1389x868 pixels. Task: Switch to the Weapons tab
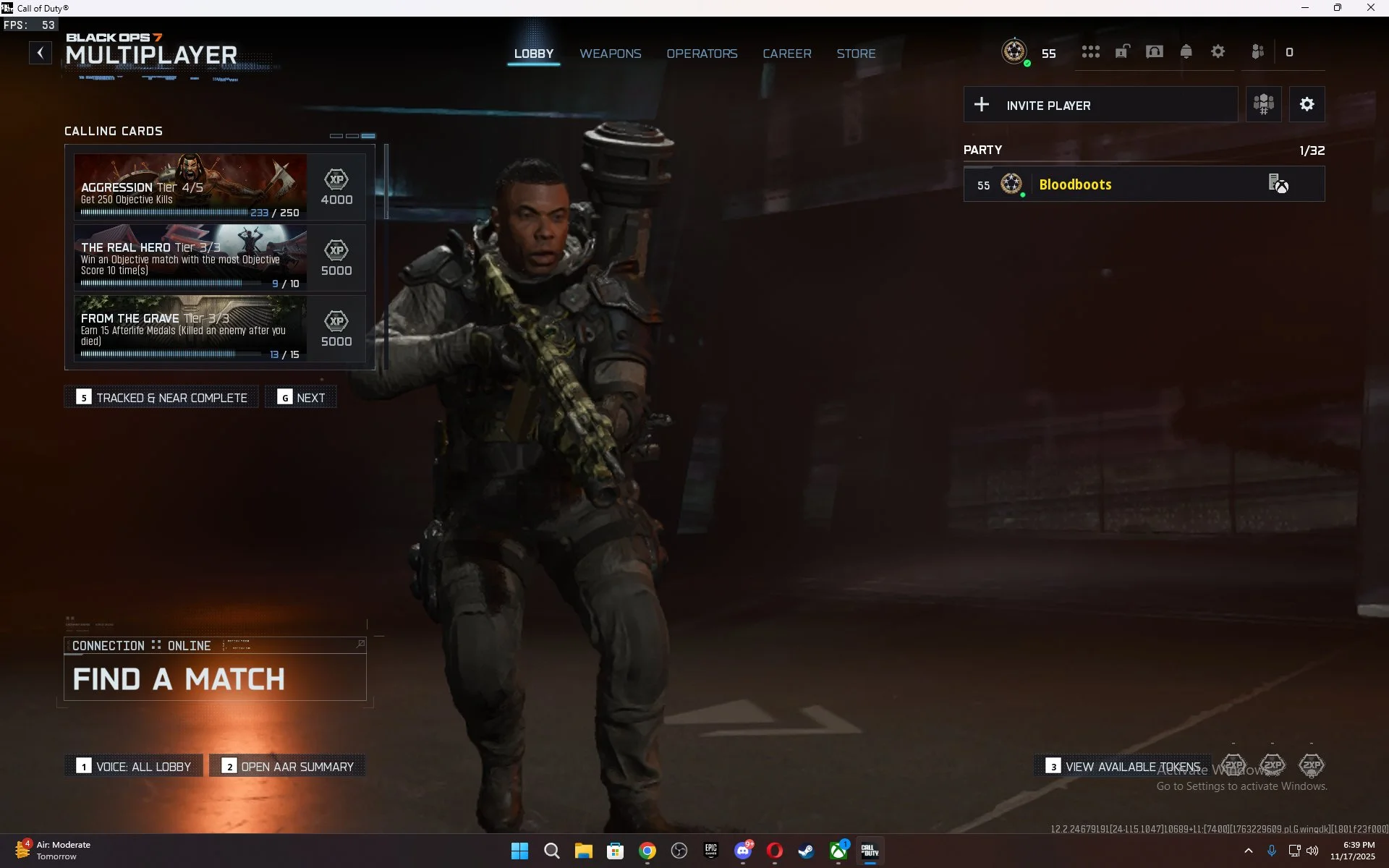(x=610, y=53)
